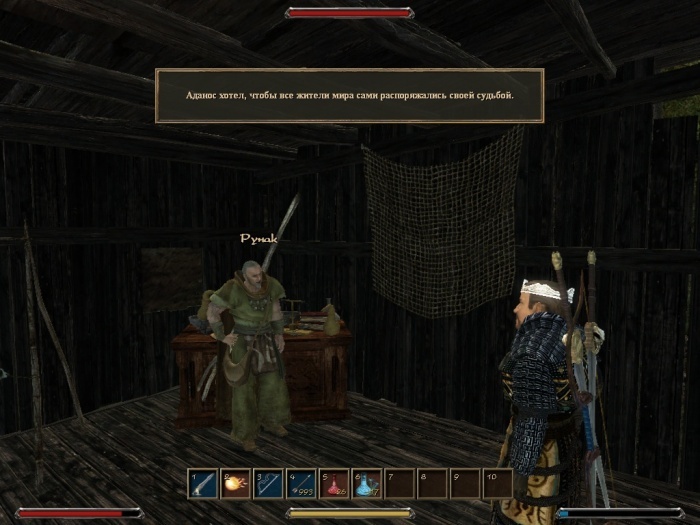Click the dialogue box to continue
The image size is (700, 525).
349,95
